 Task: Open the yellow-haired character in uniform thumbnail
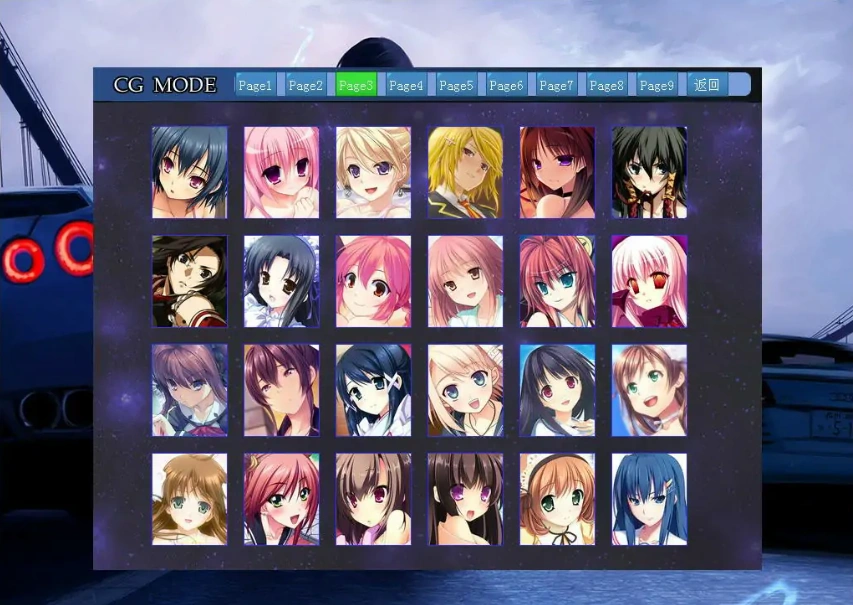(465, 172)
